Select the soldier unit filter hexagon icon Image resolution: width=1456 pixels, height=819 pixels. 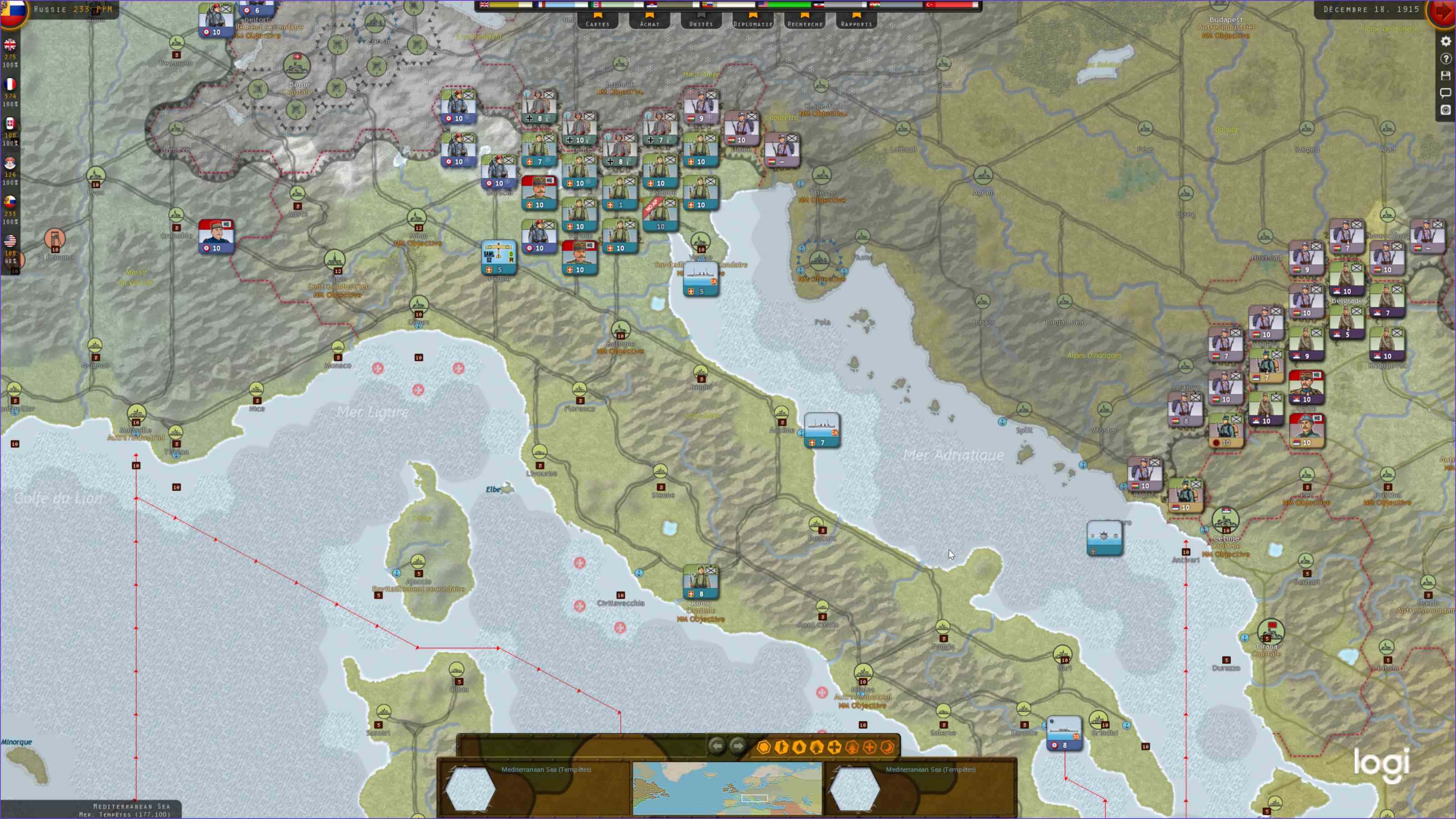click(x=783, y=747)
